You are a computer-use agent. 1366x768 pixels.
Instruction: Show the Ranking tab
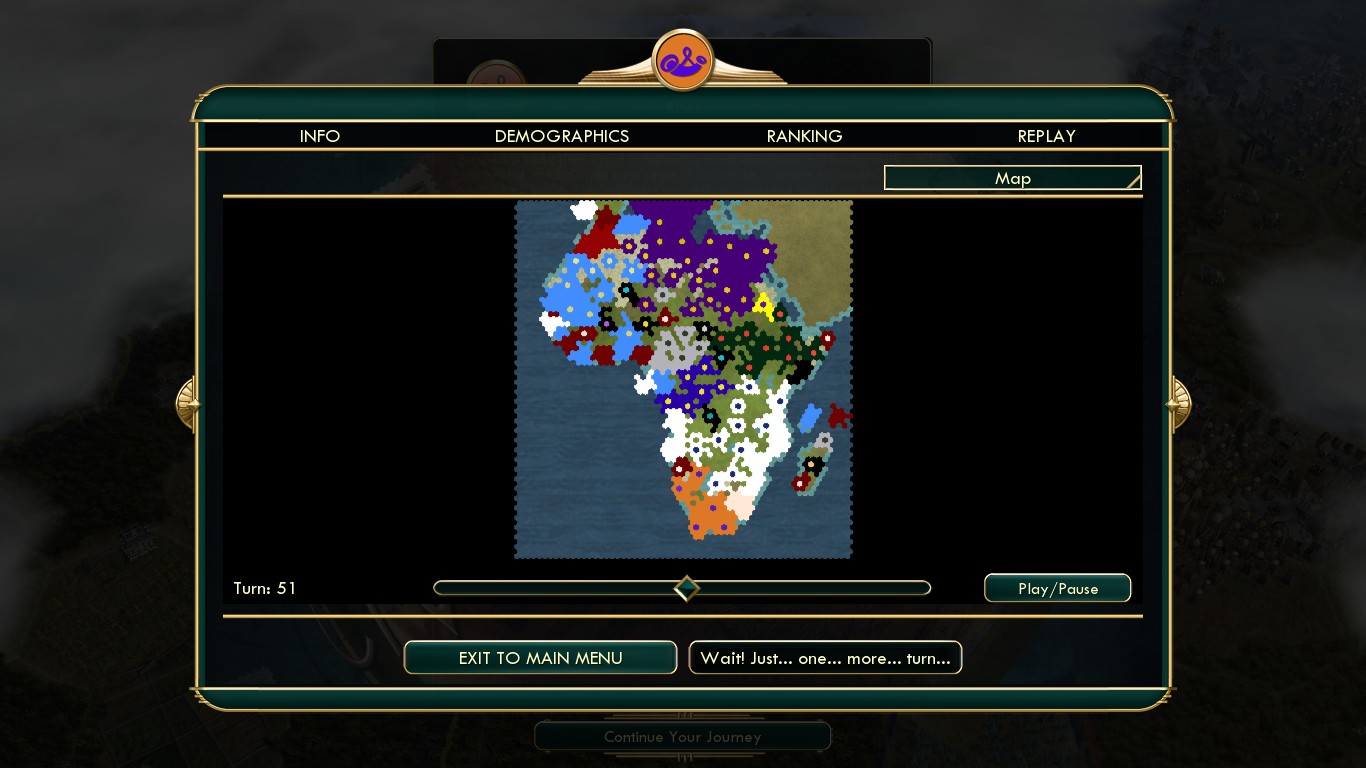click(804, 136)
